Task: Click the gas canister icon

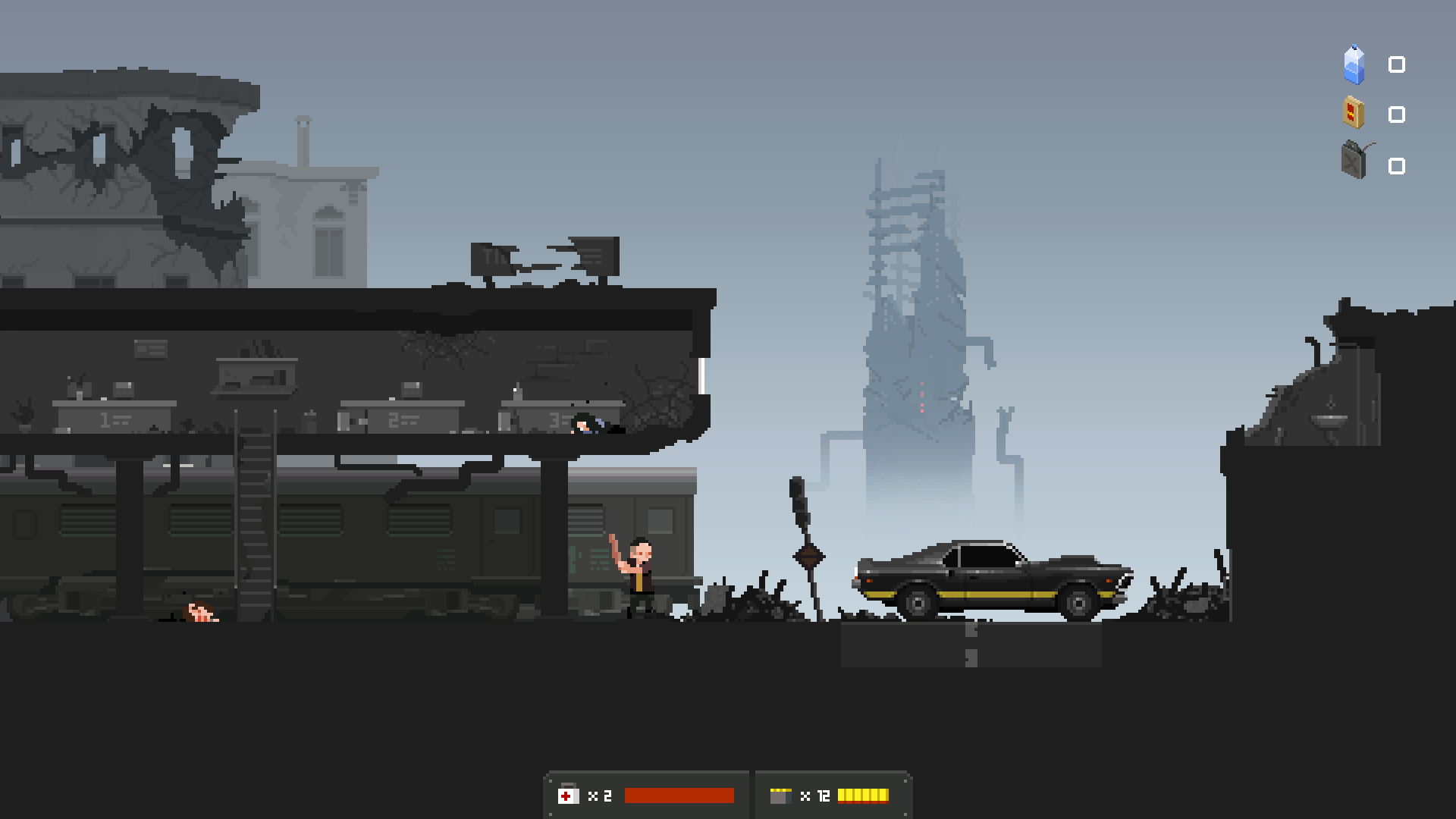Action: [x=1354, y=162]
